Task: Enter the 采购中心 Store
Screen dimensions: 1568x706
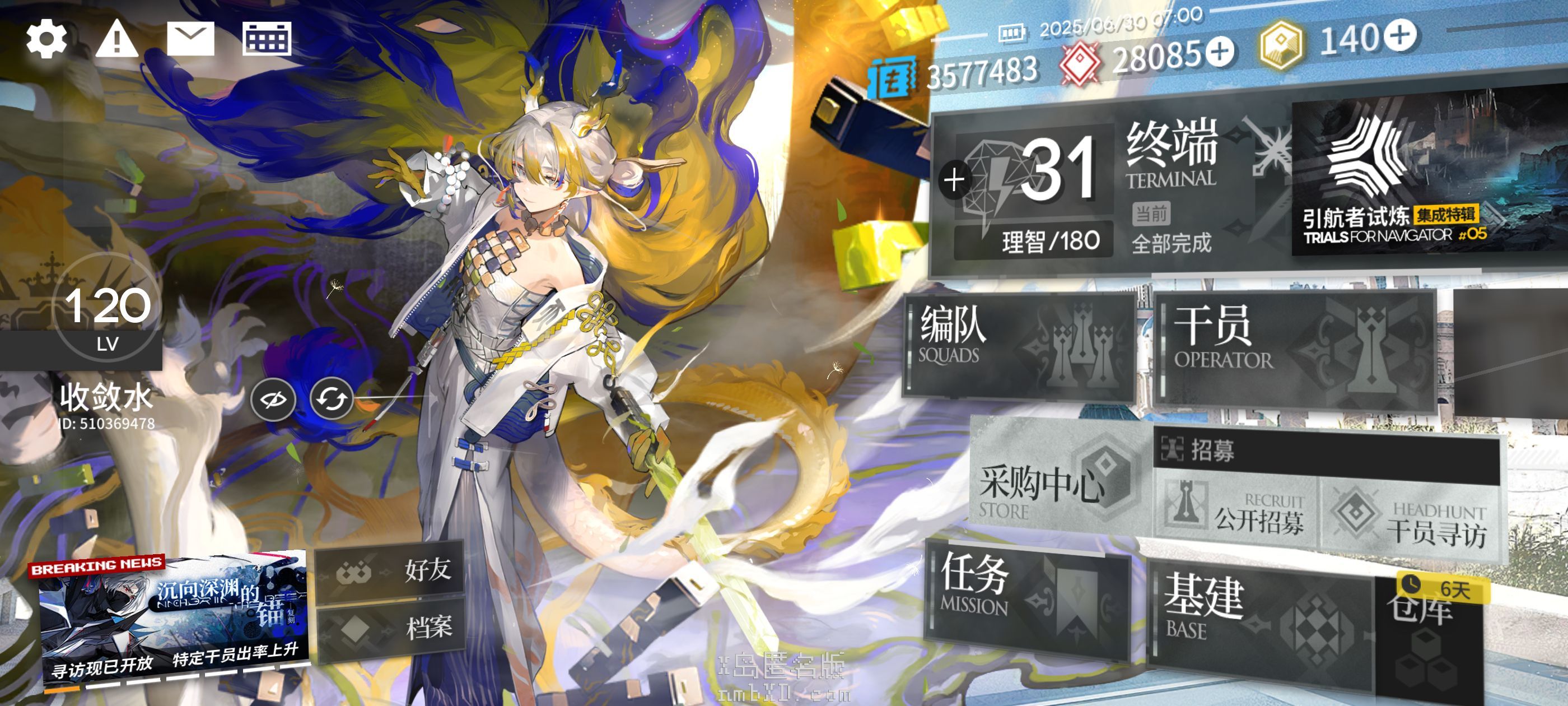Action: pos(1056,481)
